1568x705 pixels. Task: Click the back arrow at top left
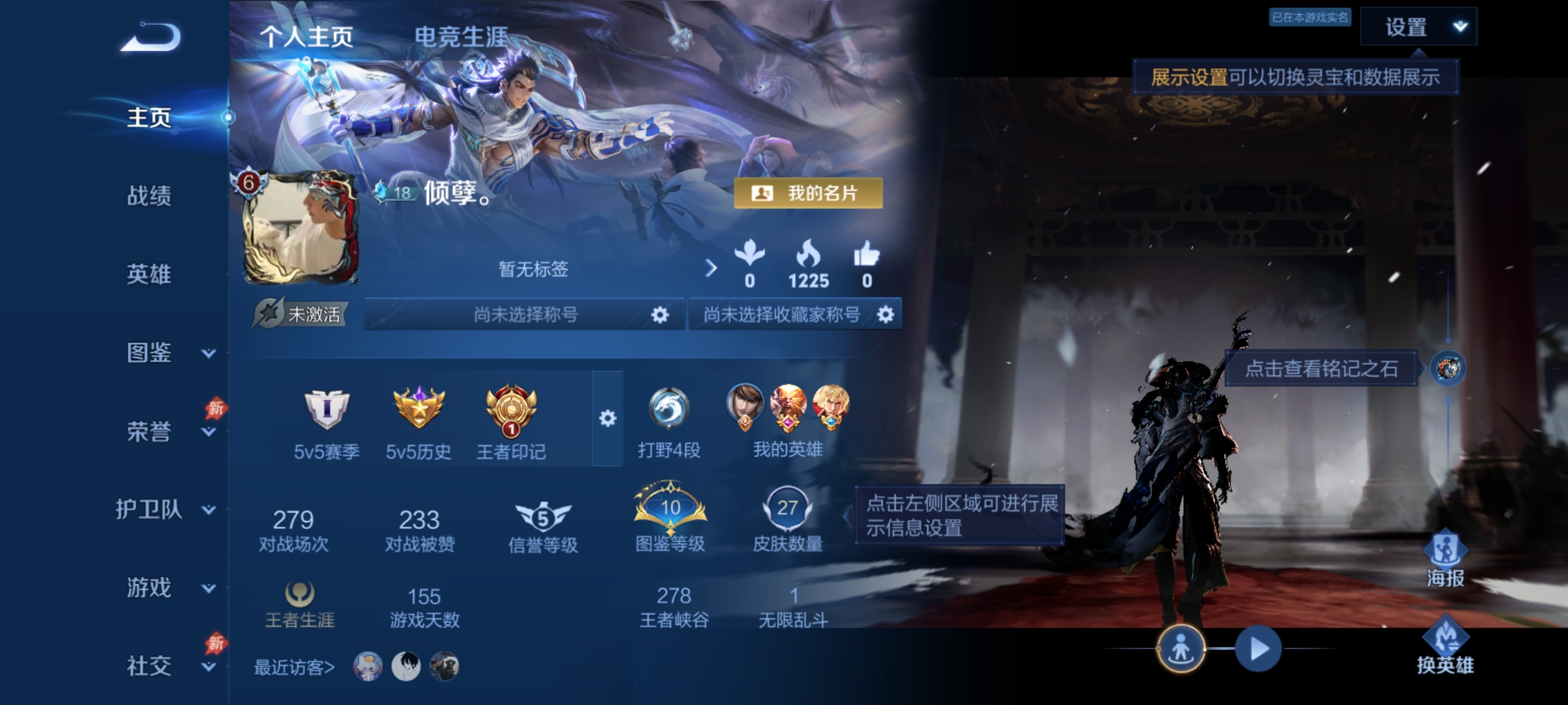tap(148, 37)
